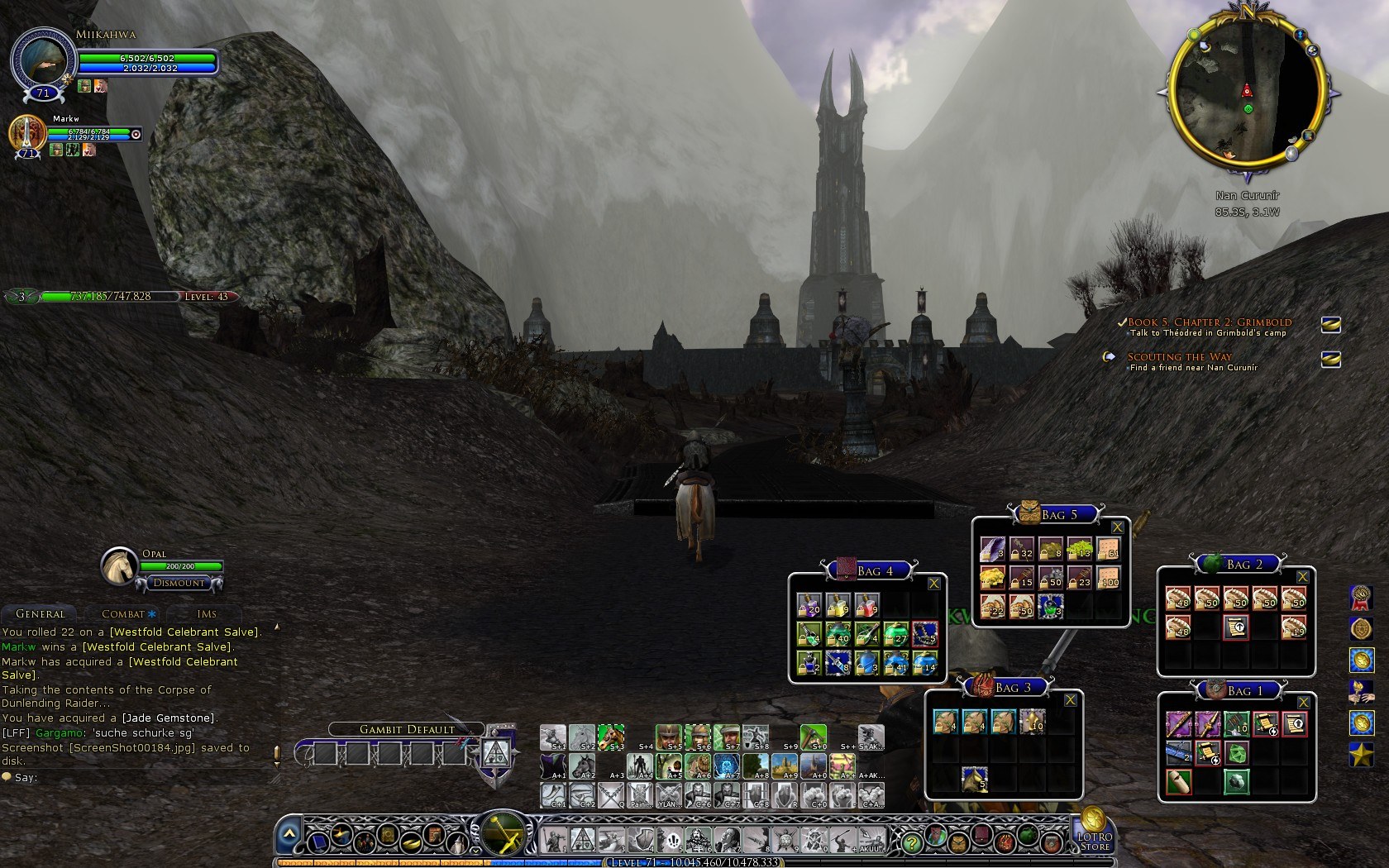
Task: Open the LOTRO Store
Action: [x=1094, y=831]
